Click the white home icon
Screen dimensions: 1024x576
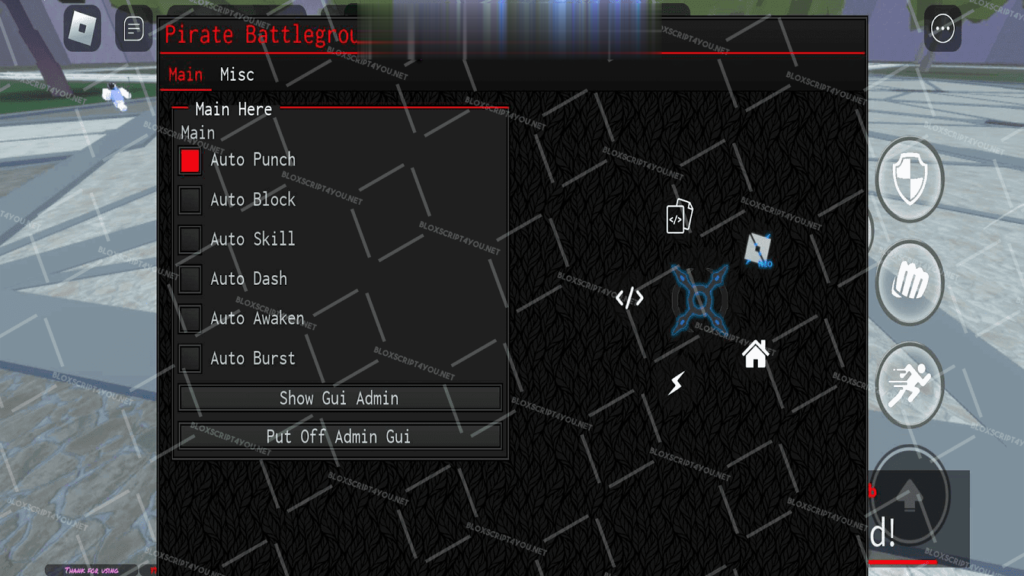(x=755, y=354)
